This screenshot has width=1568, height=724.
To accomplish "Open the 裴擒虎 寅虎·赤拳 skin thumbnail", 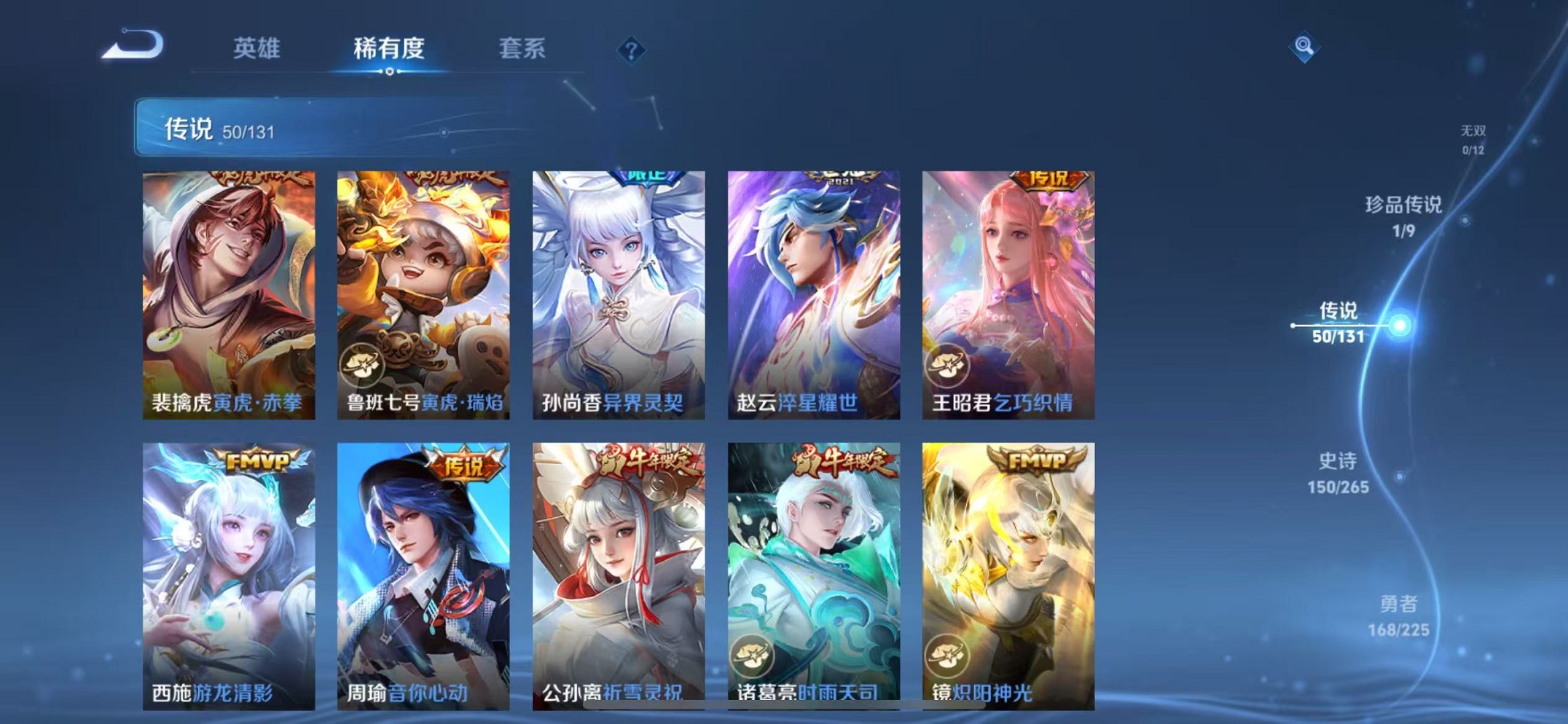I will click(x=230, y=284).
